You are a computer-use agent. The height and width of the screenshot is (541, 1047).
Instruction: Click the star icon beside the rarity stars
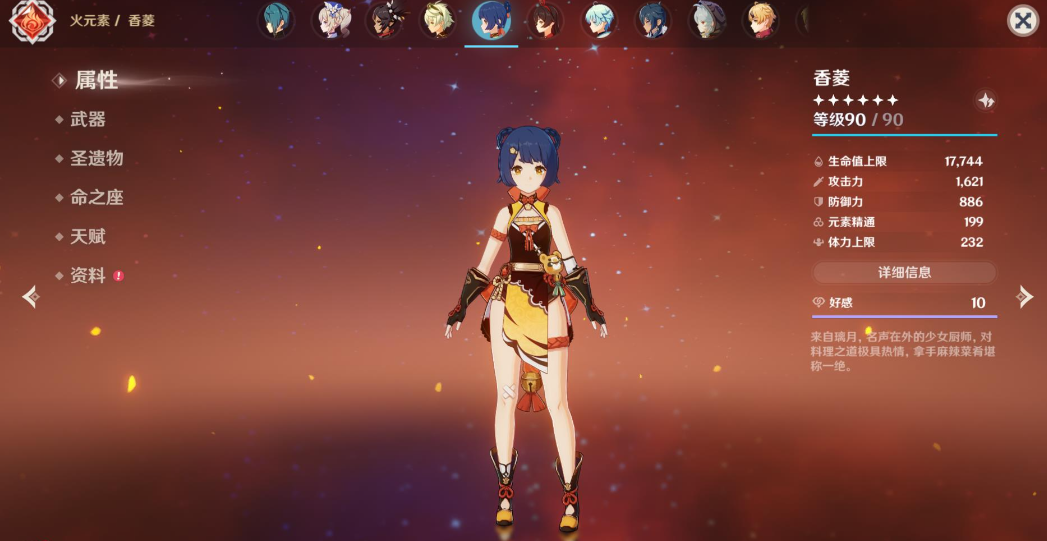tap(986, 100)
